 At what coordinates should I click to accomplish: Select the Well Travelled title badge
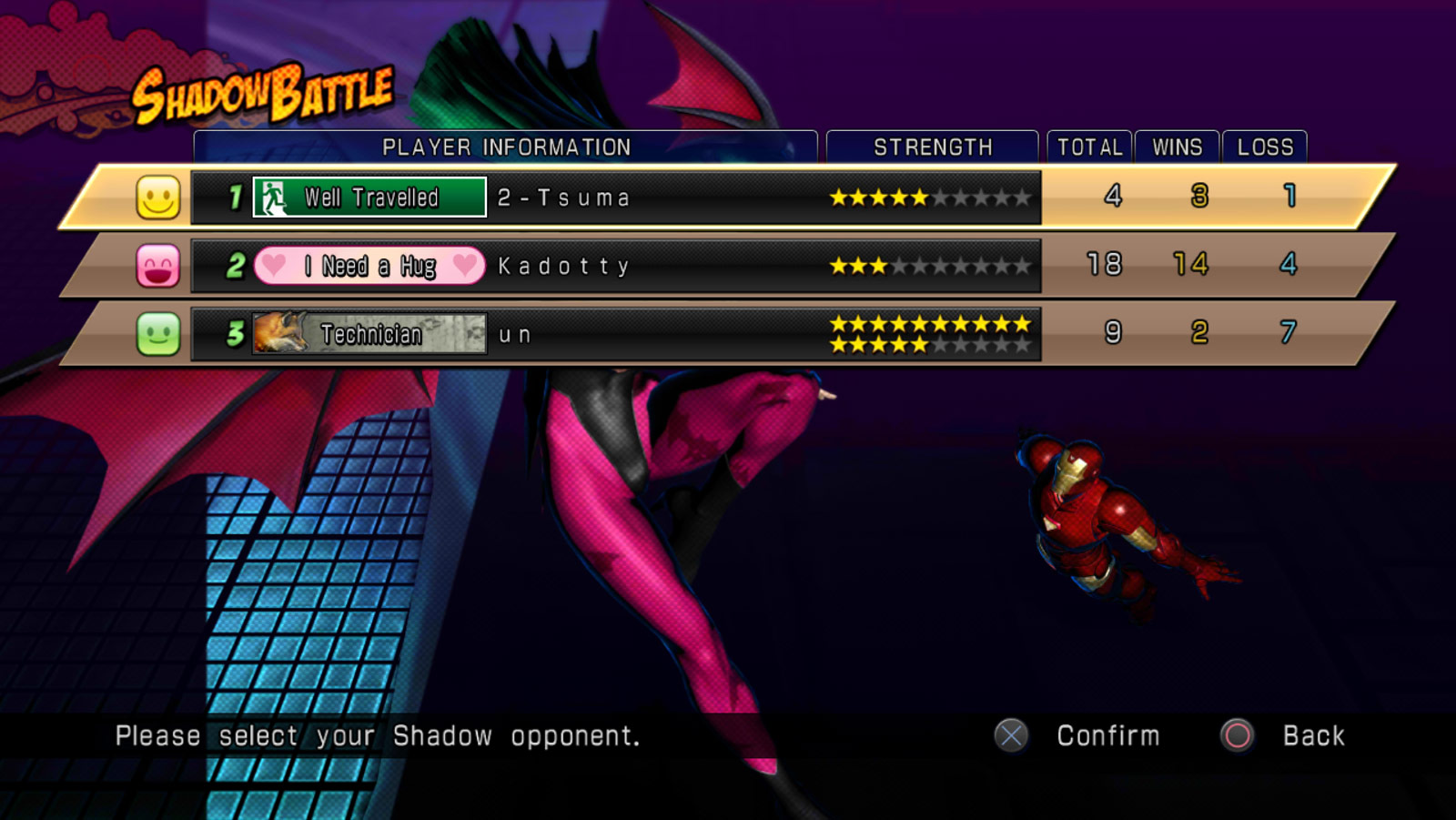pyautogui.click(x=369, y=196)
